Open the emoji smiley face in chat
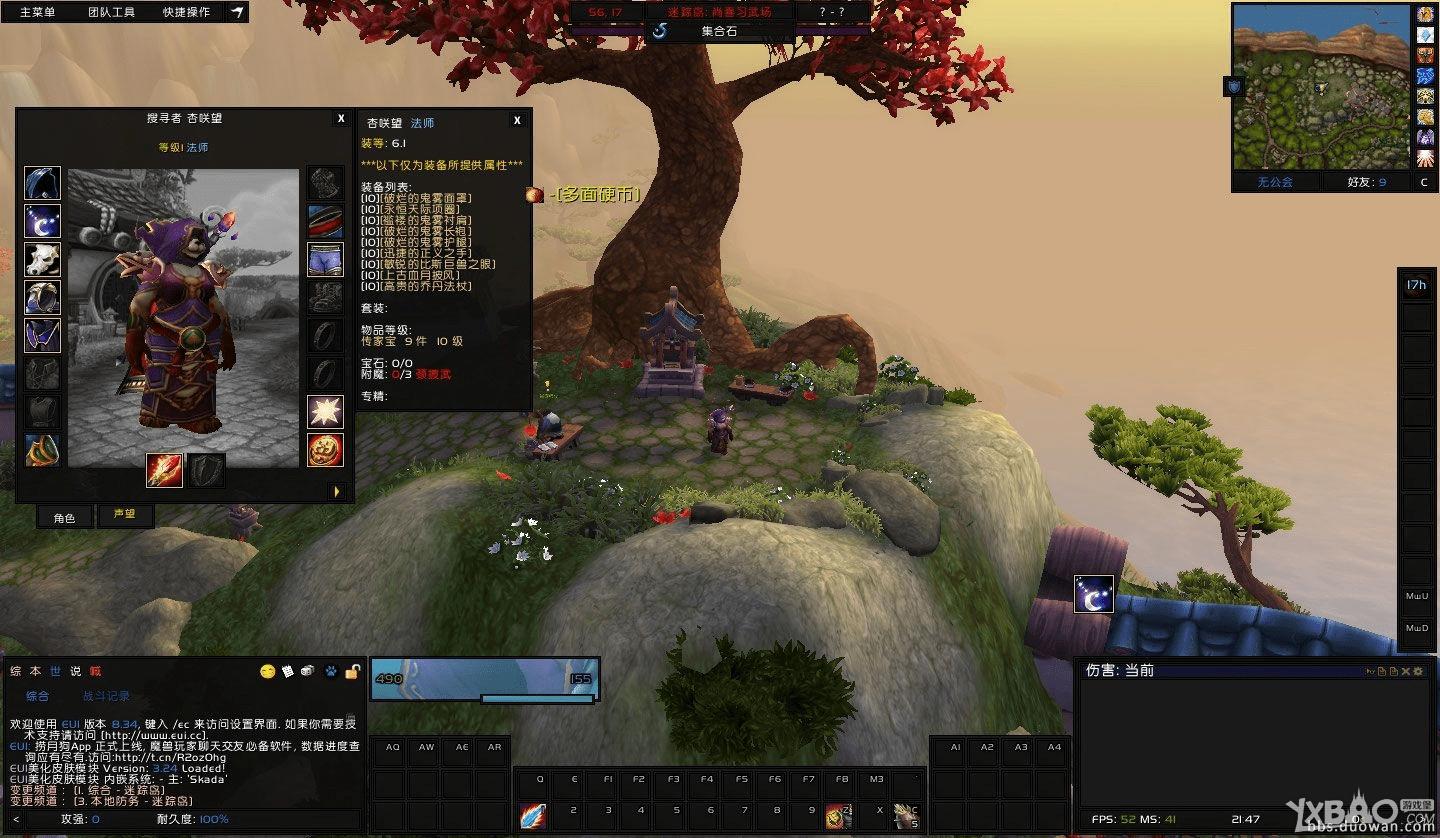The image size is (1440, 838). point(267,671)
